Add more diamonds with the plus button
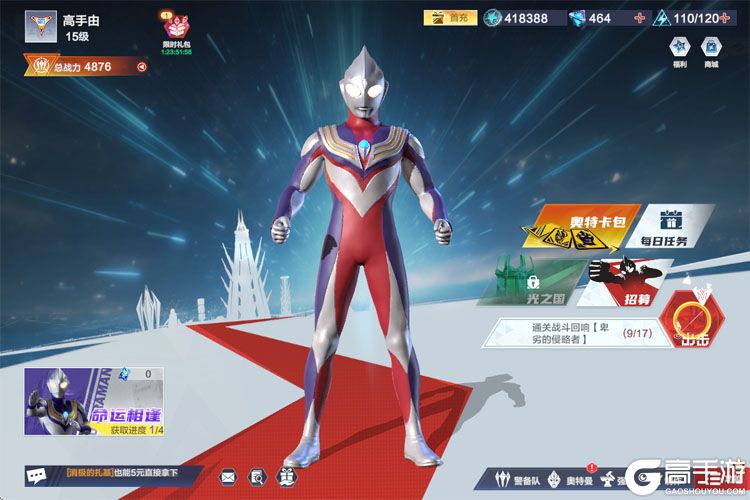Viewport: 750px width, 500px height. point(639,18)
